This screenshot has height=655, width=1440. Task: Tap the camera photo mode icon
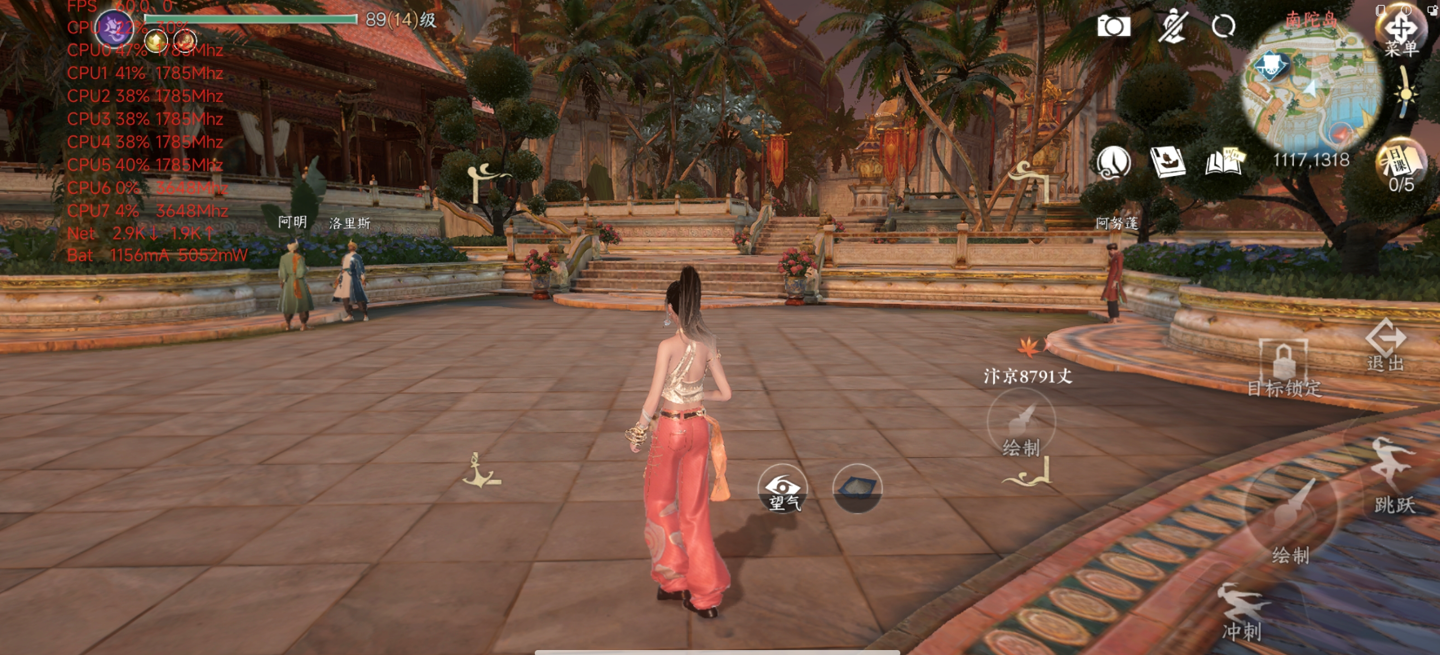[1113, 26]
